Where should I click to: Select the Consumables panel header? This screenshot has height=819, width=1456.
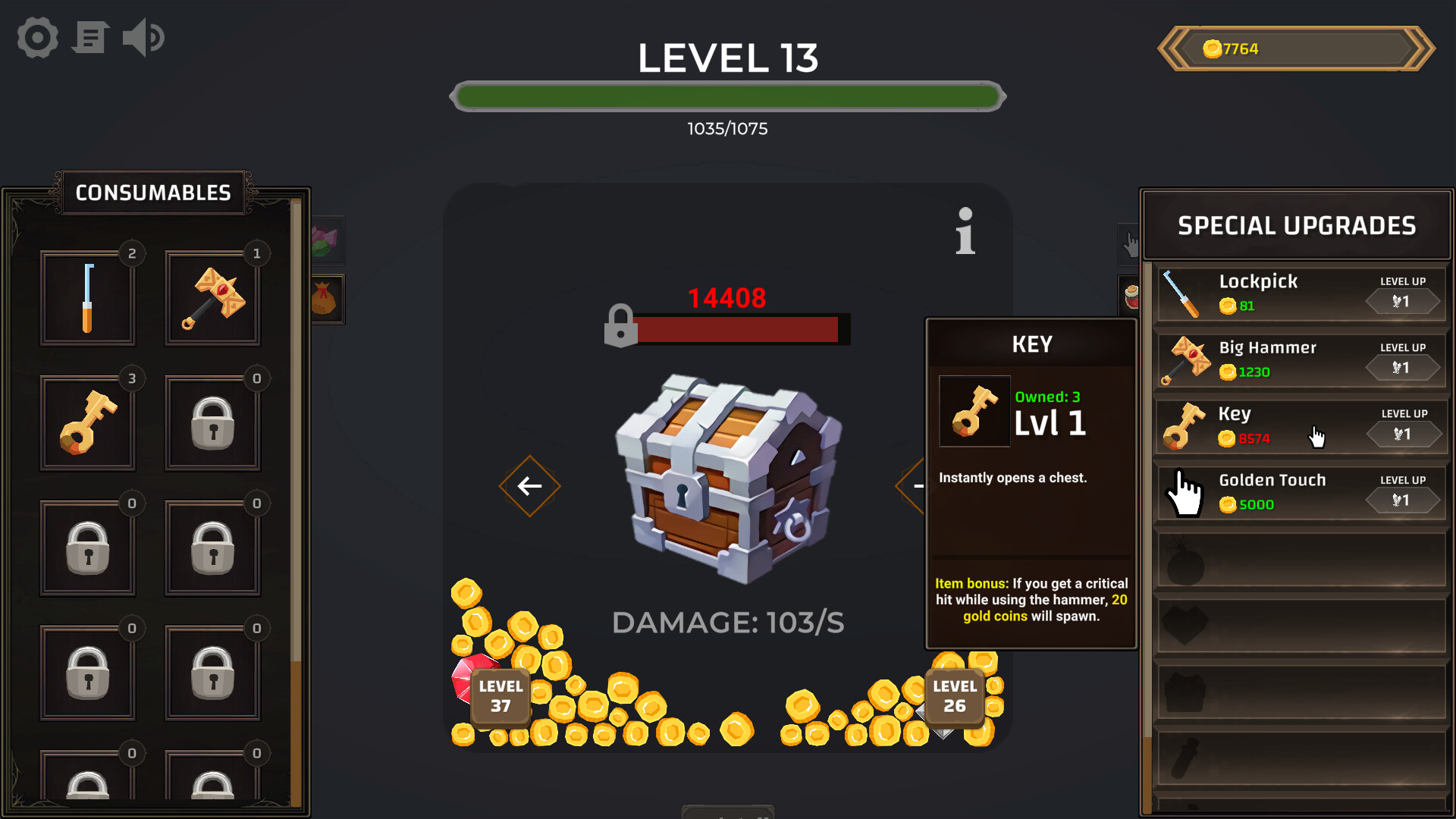coord(153,192)
